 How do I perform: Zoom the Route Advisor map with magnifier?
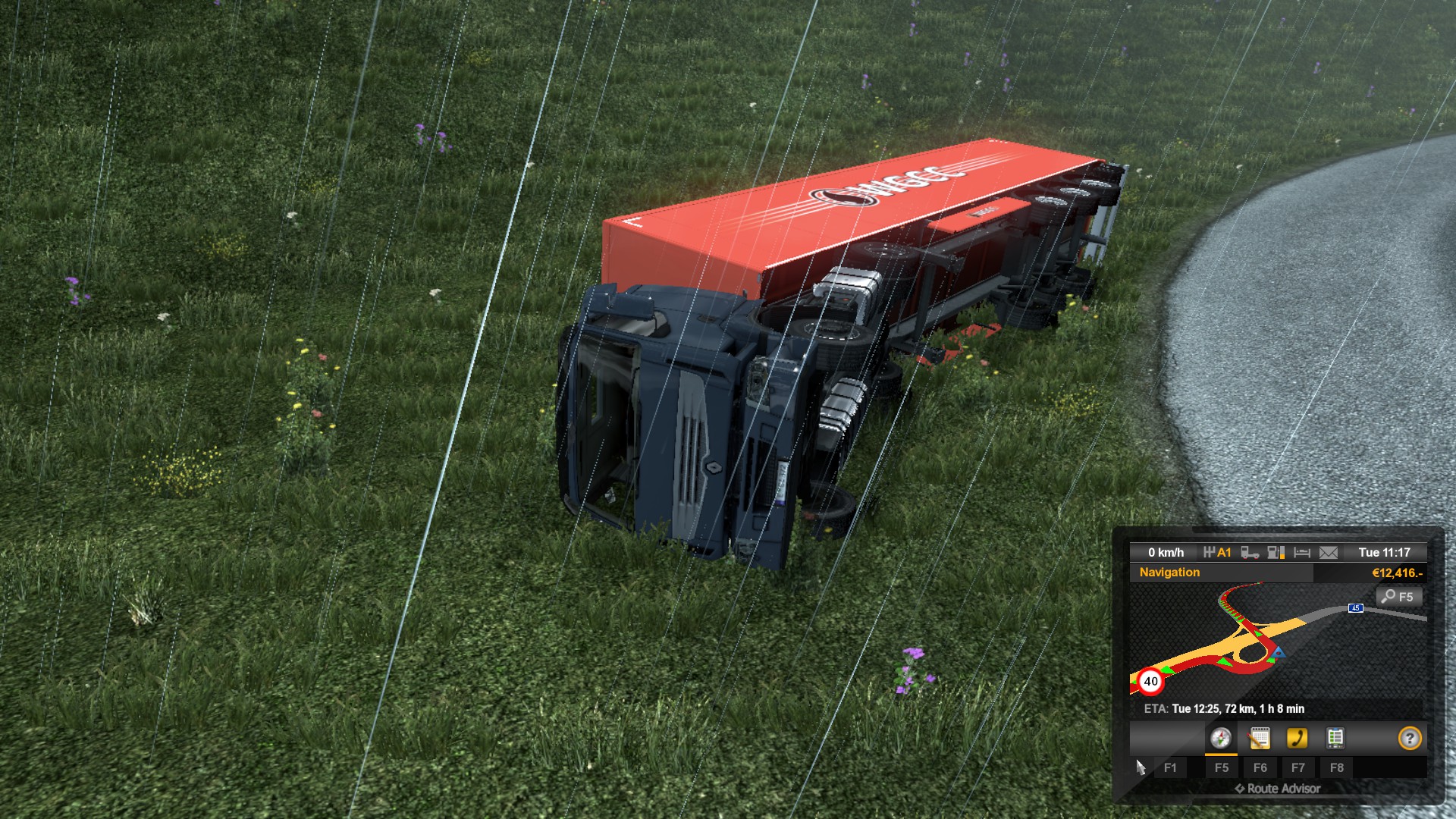[x=1398, y=597]
